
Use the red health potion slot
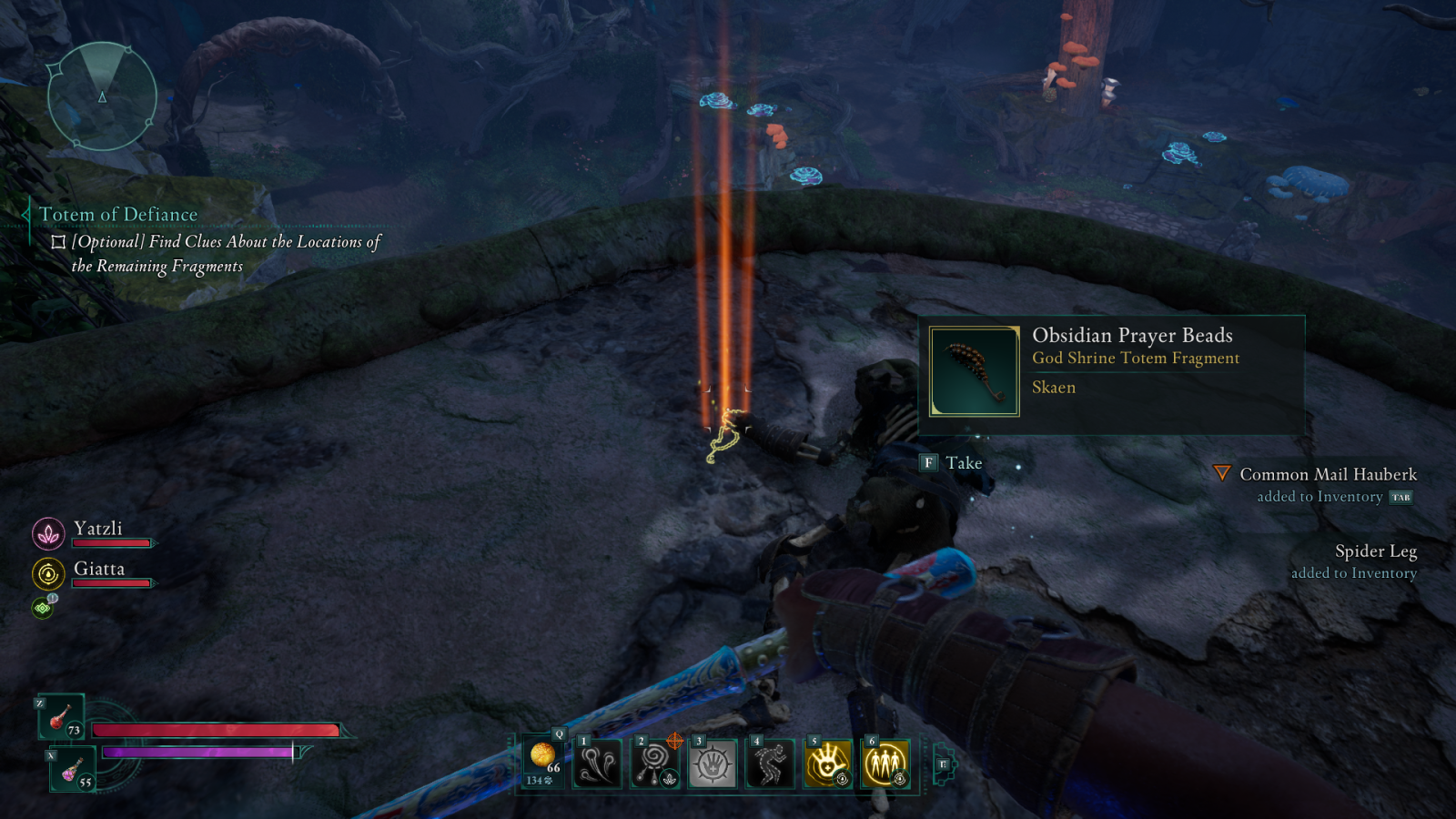[61, 717]
